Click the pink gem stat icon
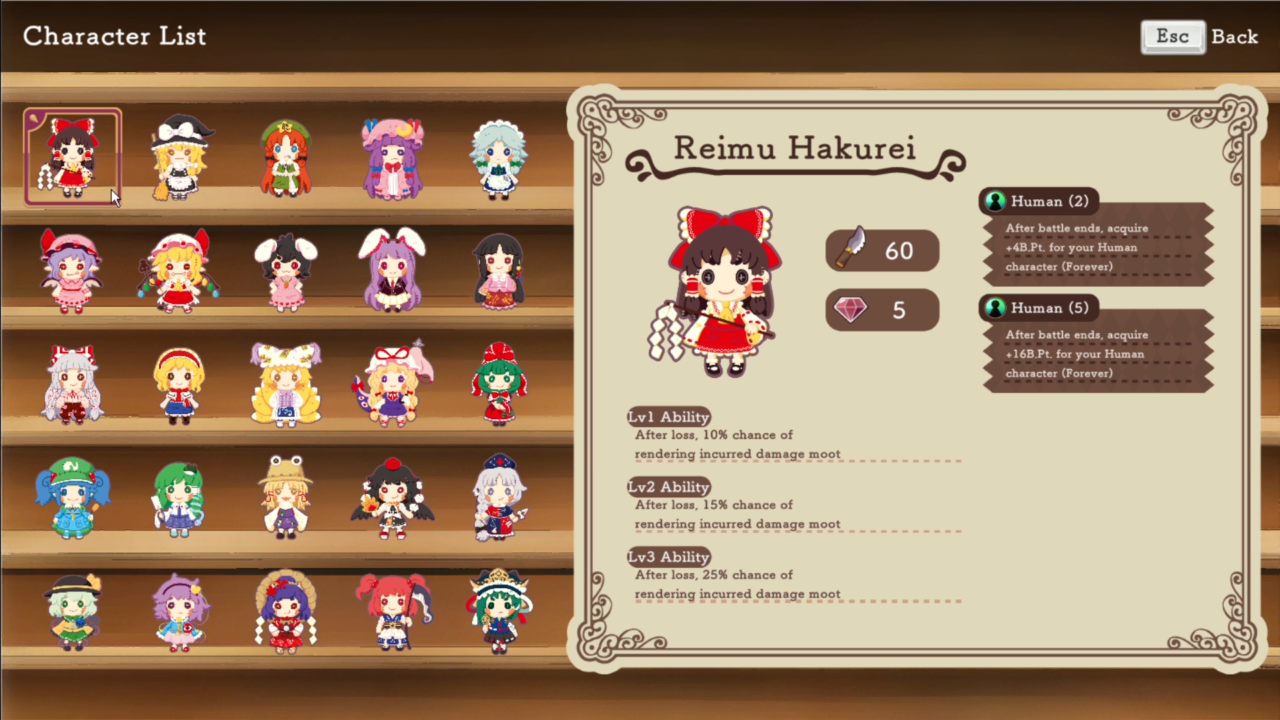 point(851,310)
